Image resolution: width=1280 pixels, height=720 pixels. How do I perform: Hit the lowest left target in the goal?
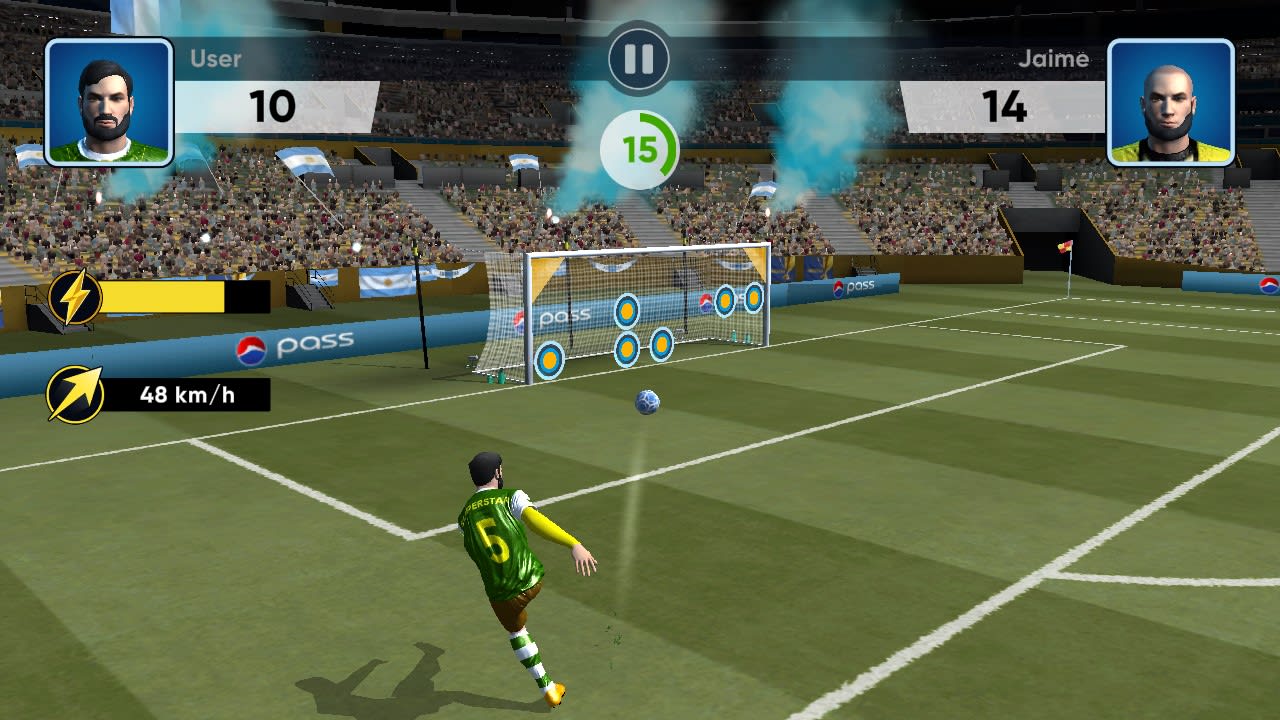point(549,359)
